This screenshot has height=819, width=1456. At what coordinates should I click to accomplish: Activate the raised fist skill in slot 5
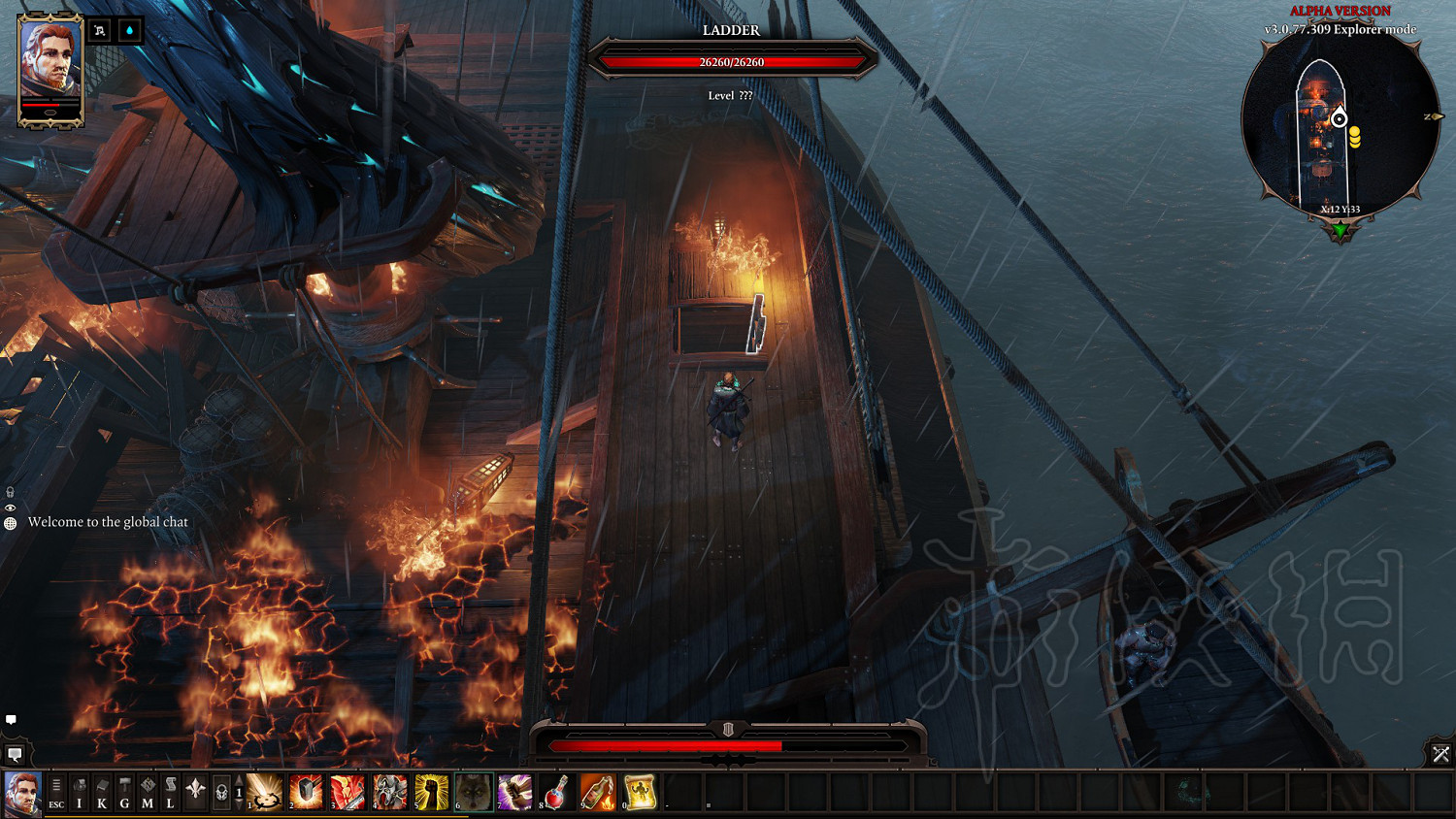point(432,792)
